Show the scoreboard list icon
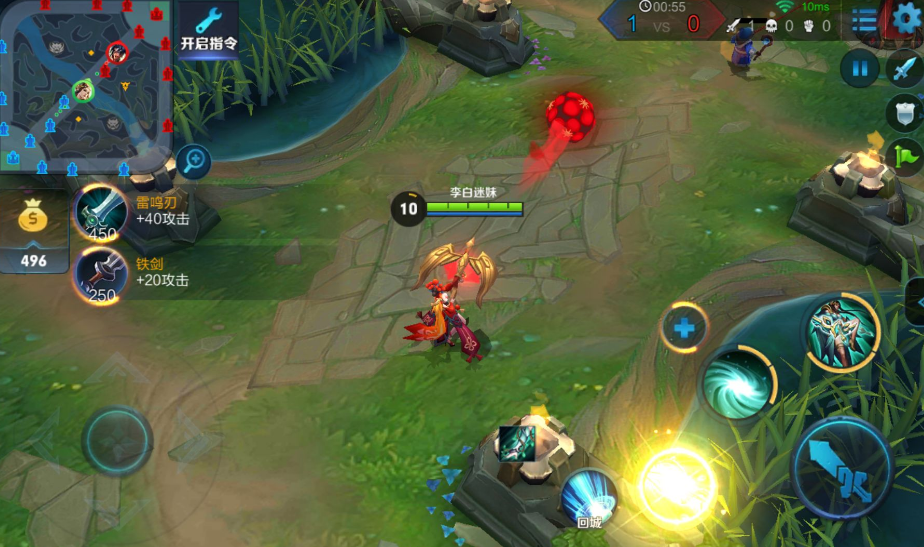 click(x=864, y=20)
